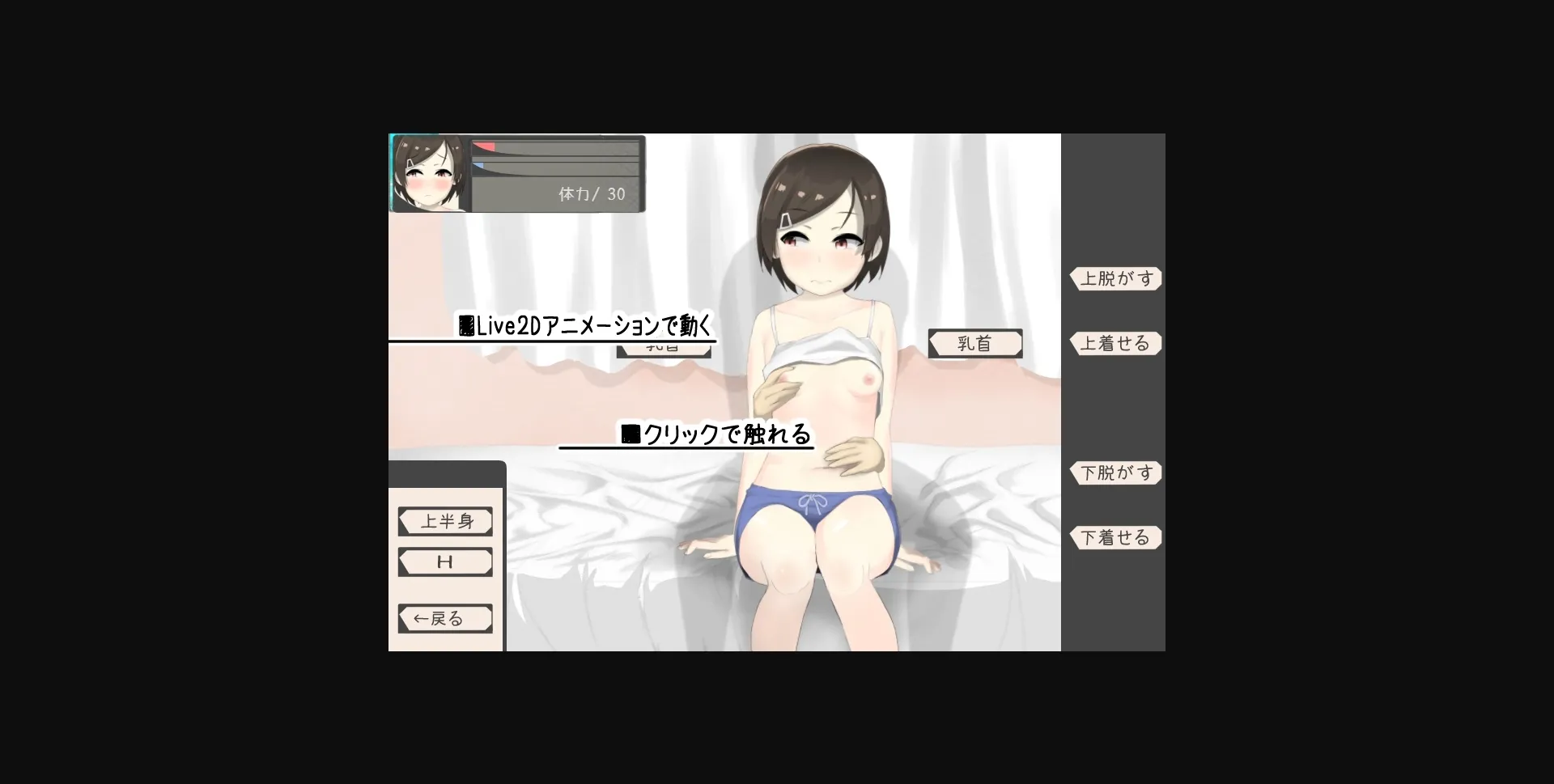The width and height of the screenshot is (1554, 784).
Task: Click the 体力/30 stamina display
Action: click(590, 194)
